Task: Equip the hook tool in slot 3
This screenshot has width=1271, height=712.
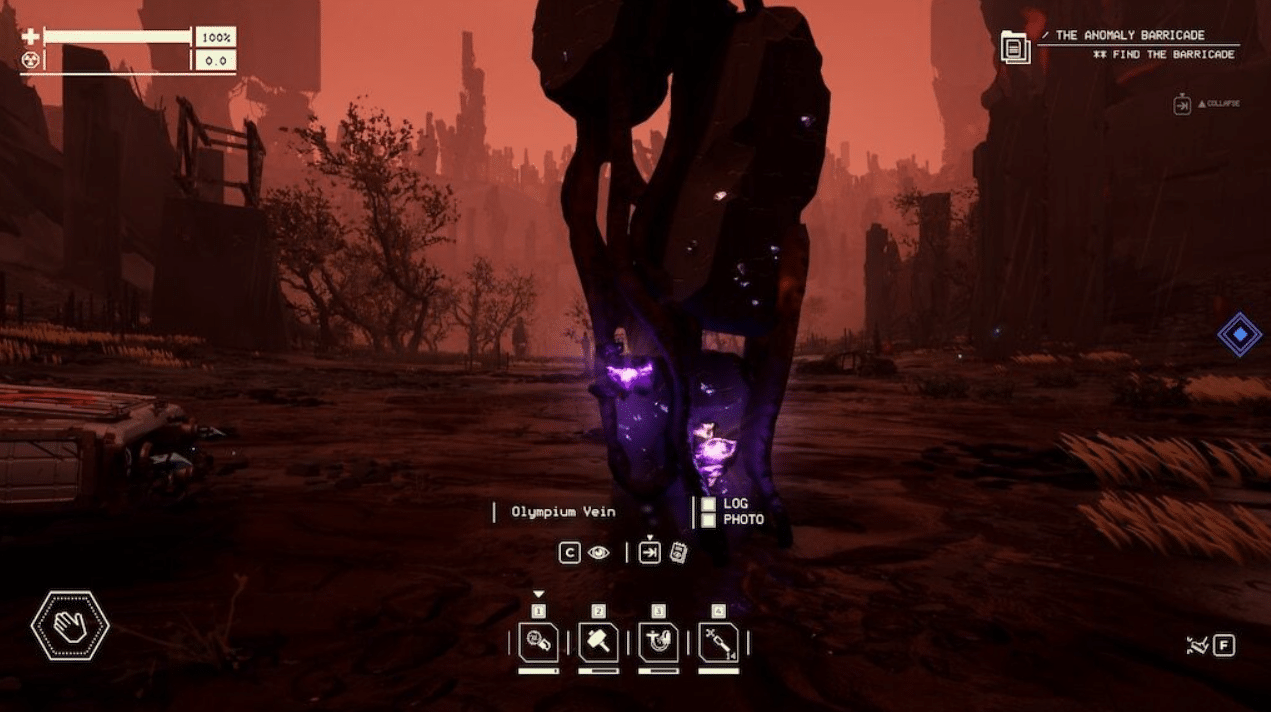Action: pyautogui.click(x=658, y=643)
